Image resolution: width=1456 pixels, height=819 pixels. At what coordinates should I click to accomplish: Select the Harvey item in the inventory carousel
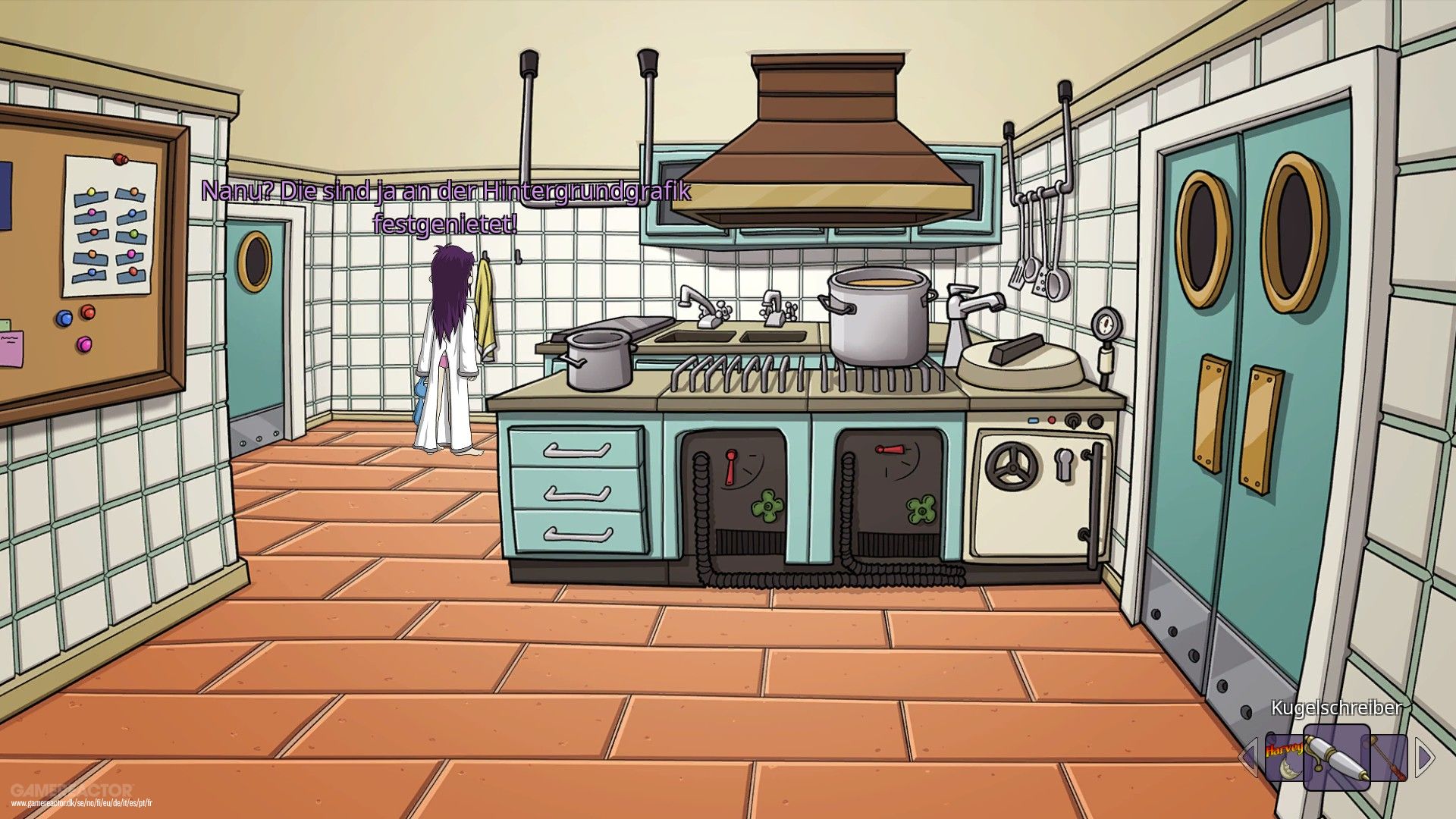(1284, 756)
